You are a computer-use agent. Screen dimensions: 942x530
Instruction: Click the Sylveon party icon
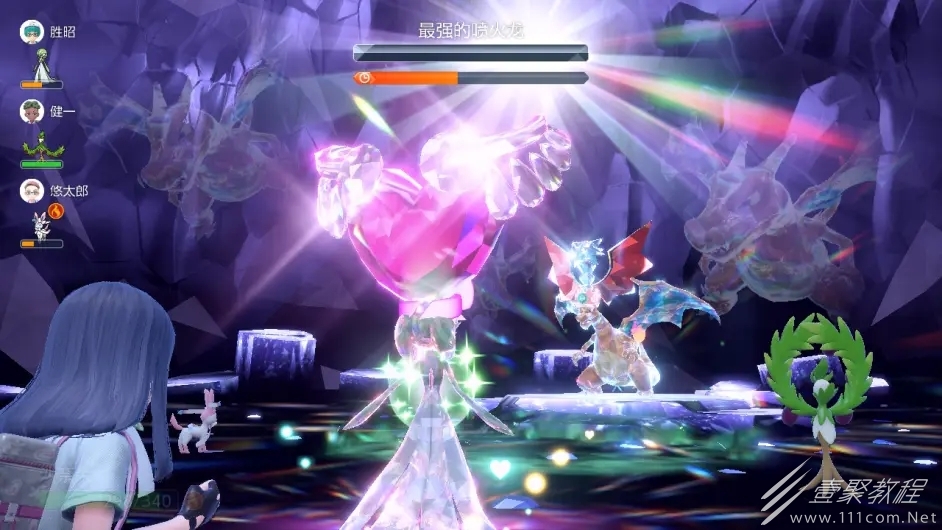tap(40, 224)
